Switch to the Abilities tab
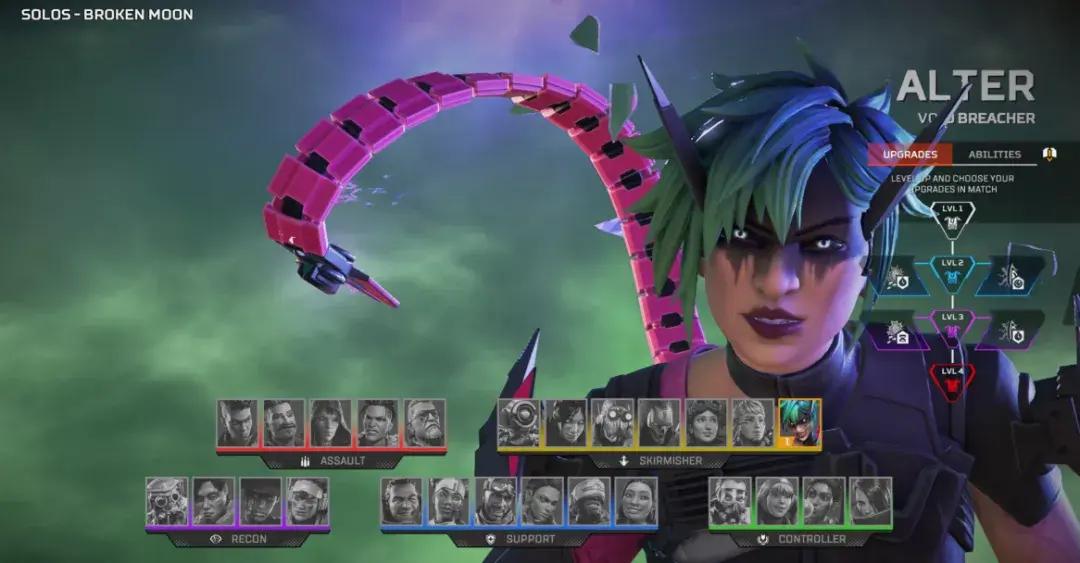Screen dimensions: 1080x563 (994, 154)
